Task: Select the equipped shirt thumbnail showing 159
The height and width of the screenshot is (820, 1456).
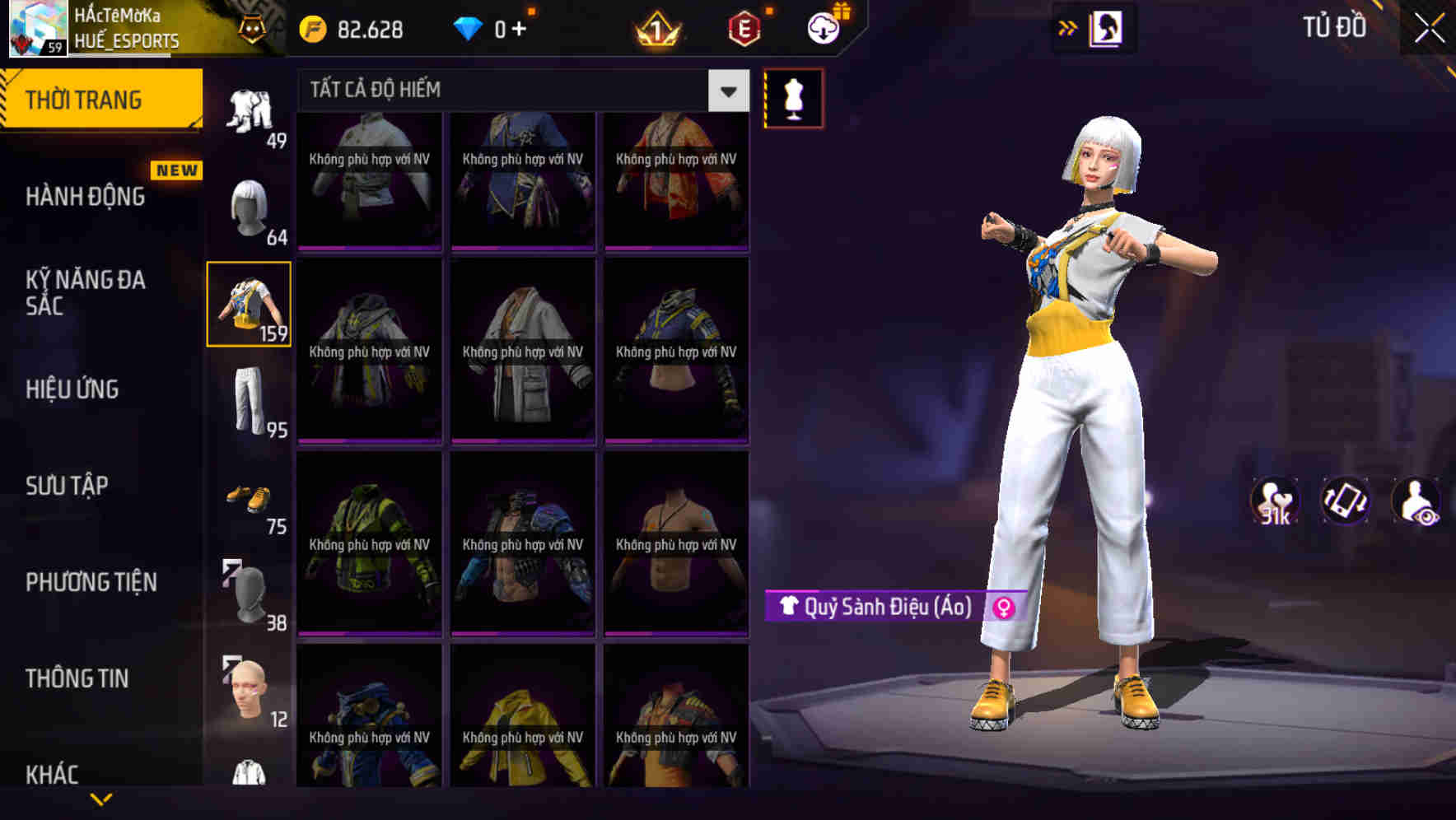Action: [x=249, y=305]
